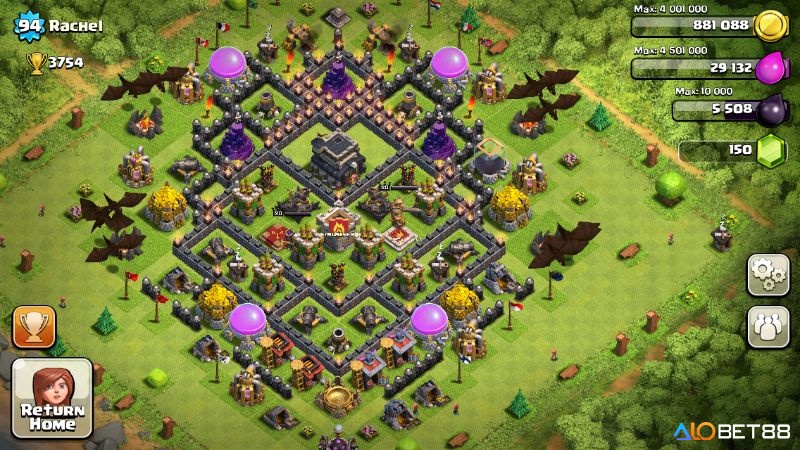800x450 pixels.
Task: Open the orange trophy leaderboard button
Action: click(x=34, y=326)
